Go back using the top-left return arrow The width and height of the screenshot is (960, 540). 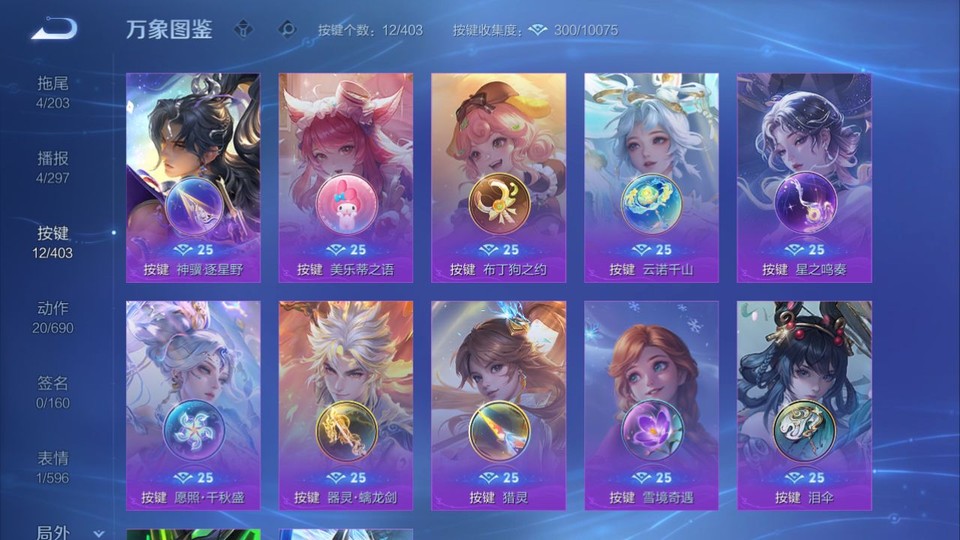pyautogui.click(x=53, y=29)
